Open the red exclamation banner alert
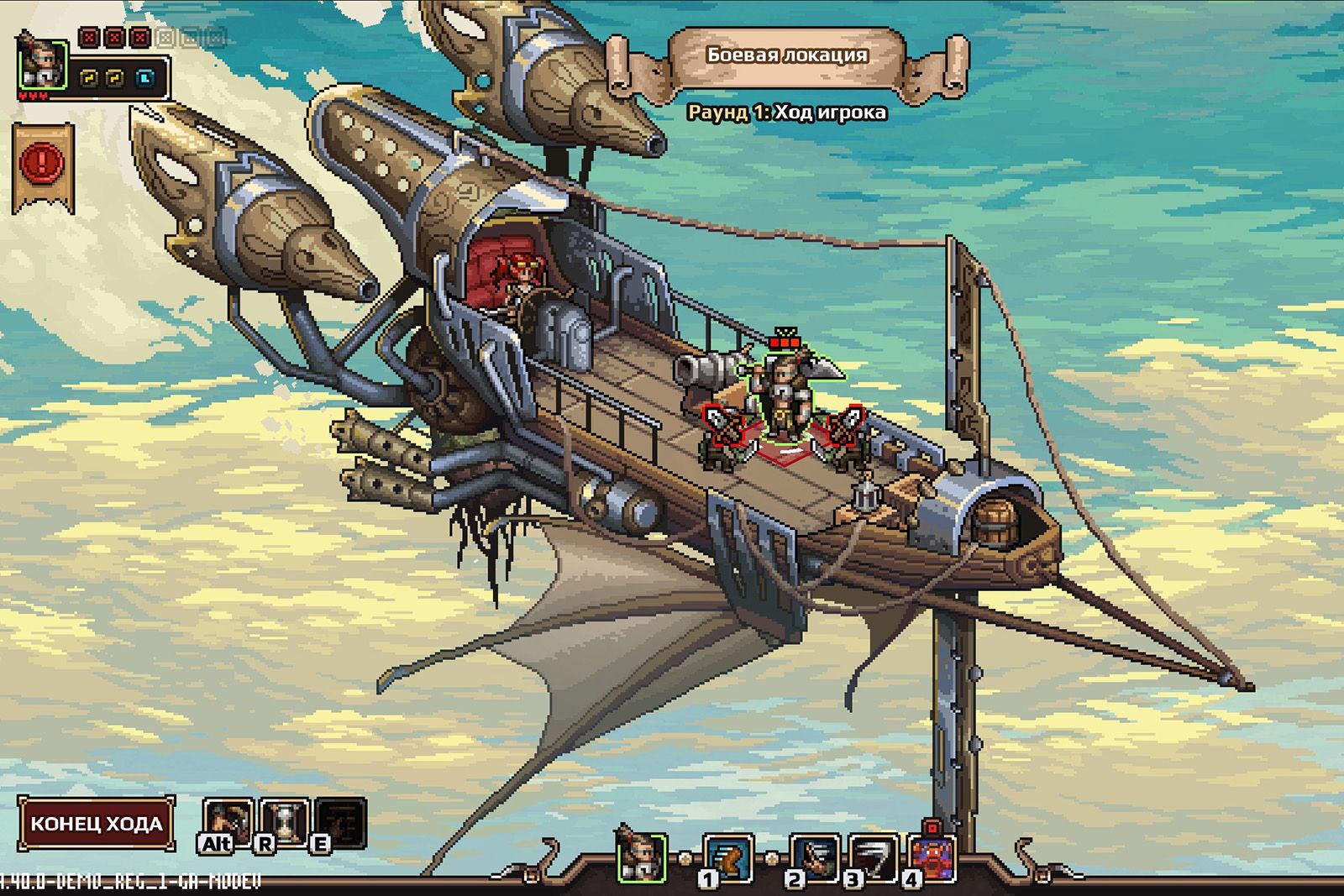 42,163
